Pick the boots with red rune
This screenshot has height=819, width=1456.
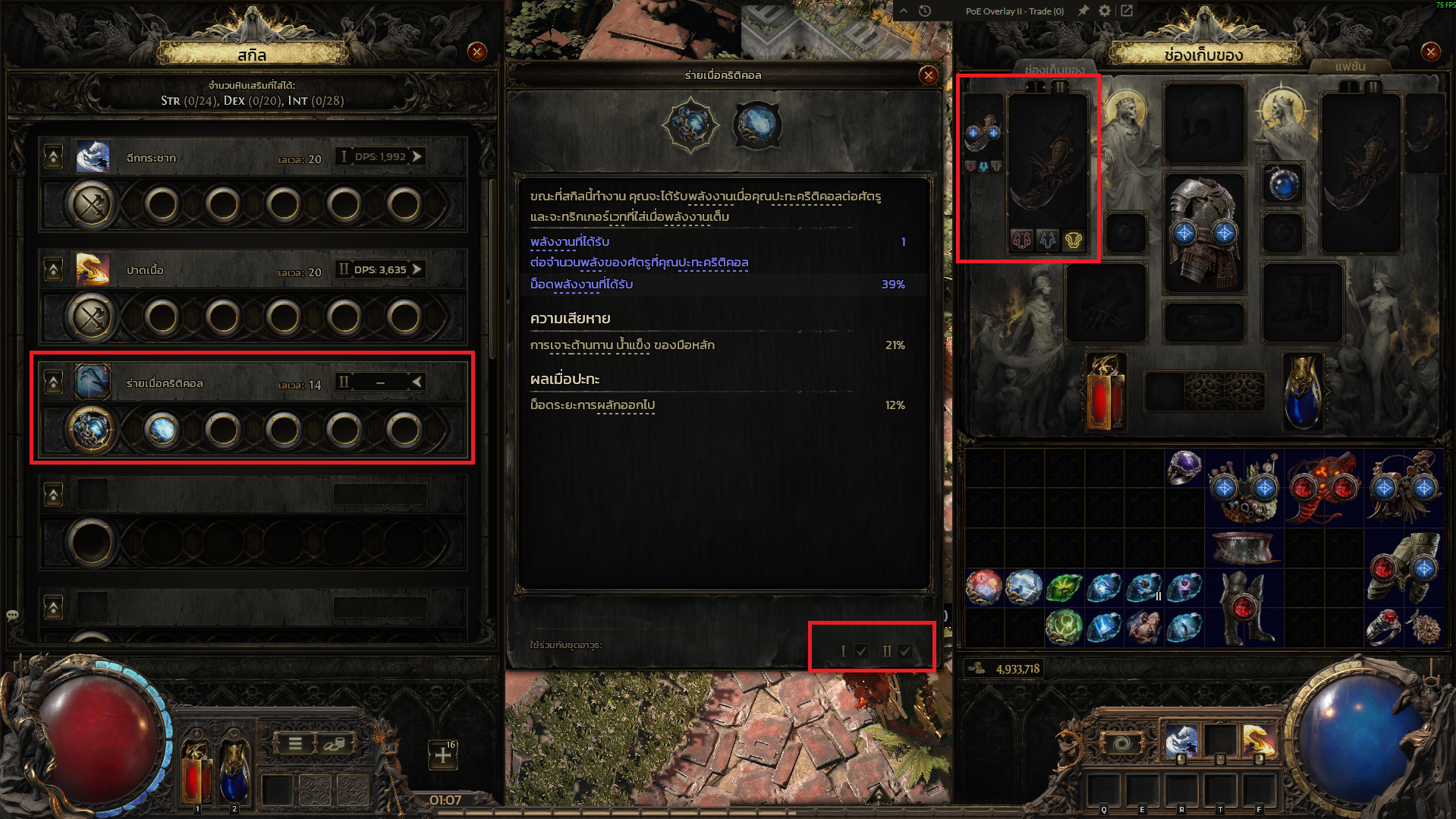coord(1243,607)
